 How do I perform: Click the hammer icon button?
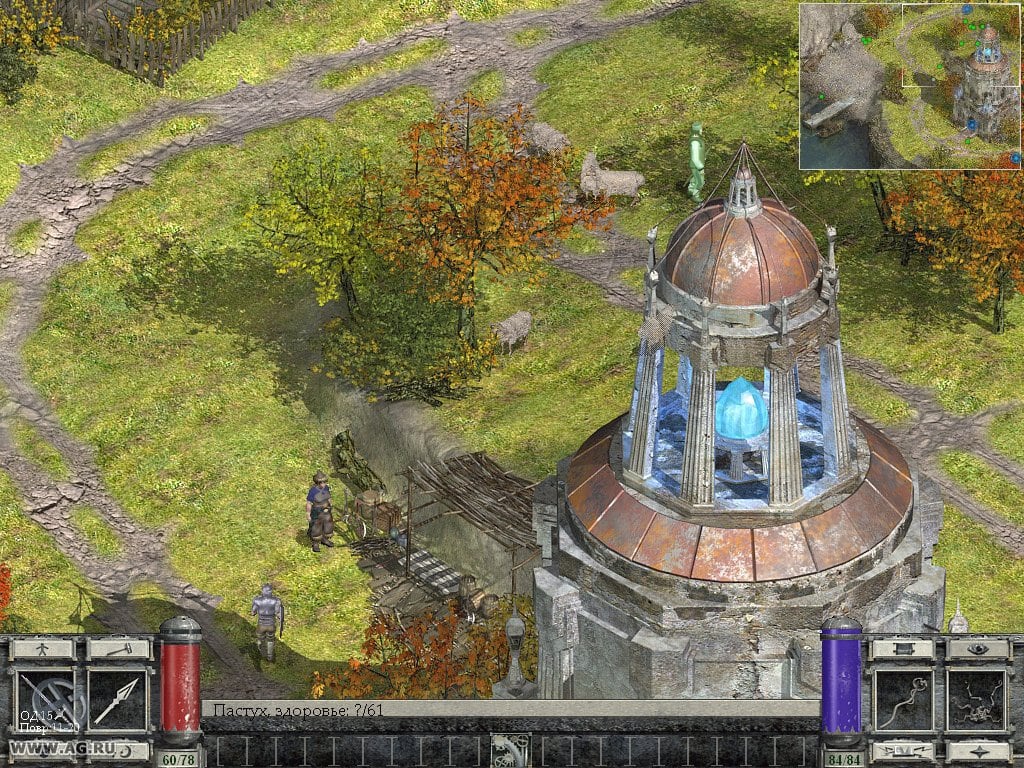(x=117, y=649)
